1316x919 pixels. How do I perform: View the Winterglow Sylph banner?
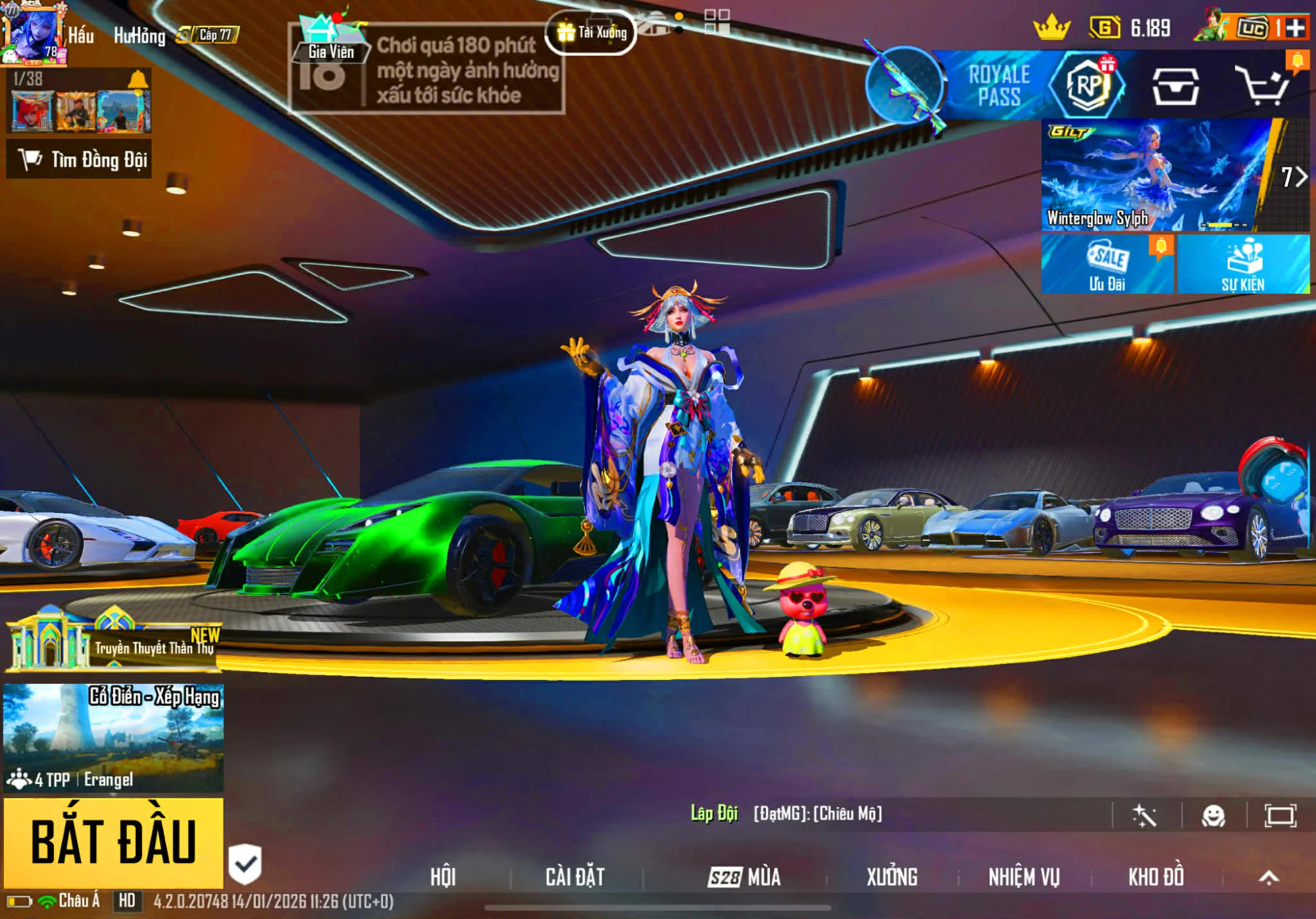pos(1158,175)
